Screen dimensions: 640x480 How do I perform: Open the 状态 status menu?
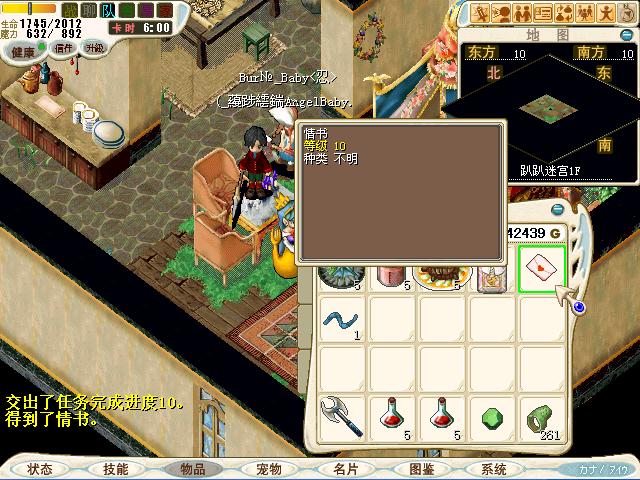click(40, 468)
